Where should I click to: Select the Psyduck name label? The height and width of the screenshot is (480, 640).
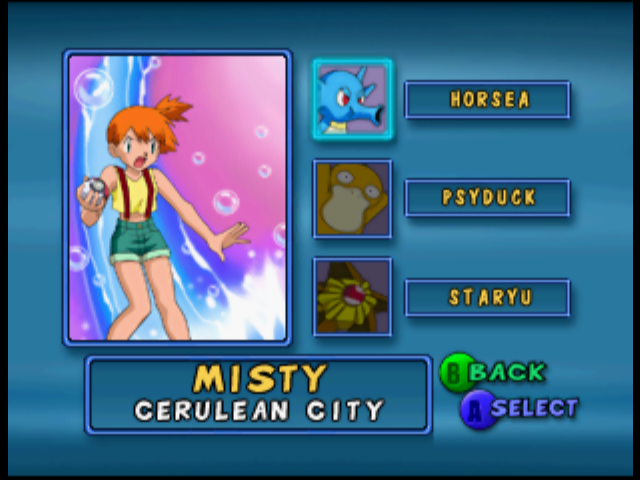pos(487,198)
